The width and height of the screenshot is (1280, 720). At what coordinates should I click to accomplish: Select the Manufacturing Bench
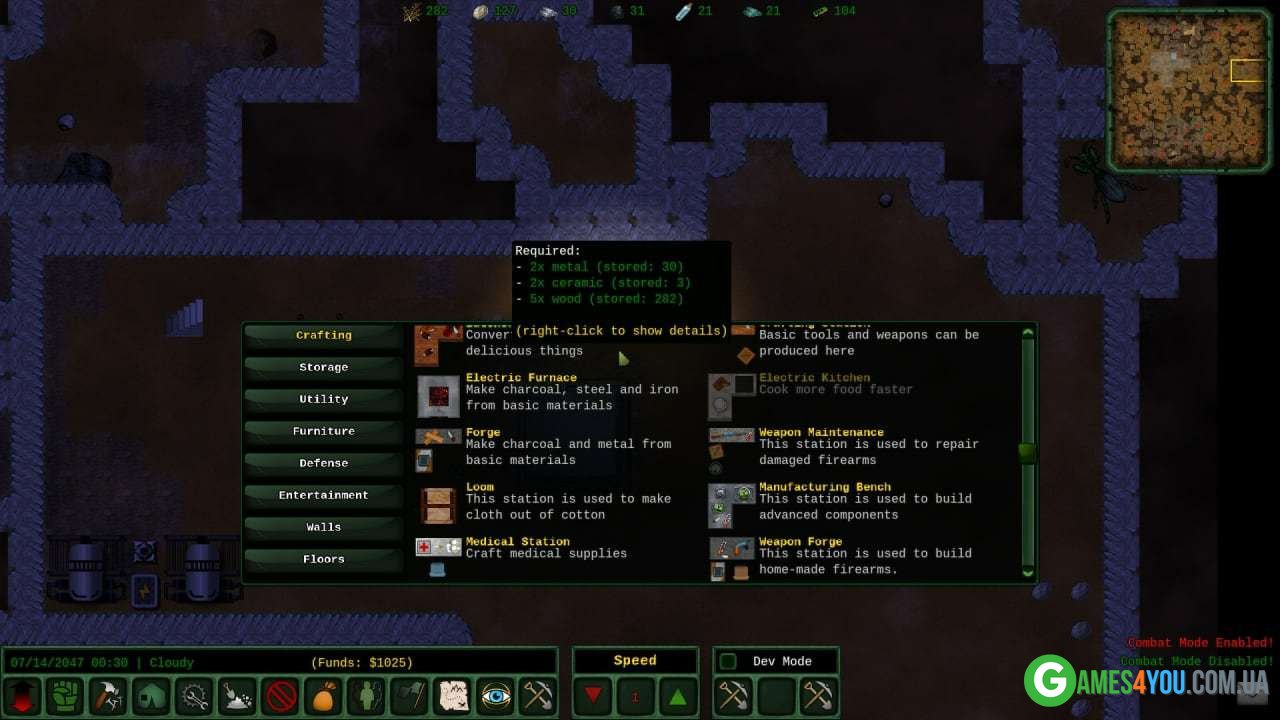click(x=824, y=488)
